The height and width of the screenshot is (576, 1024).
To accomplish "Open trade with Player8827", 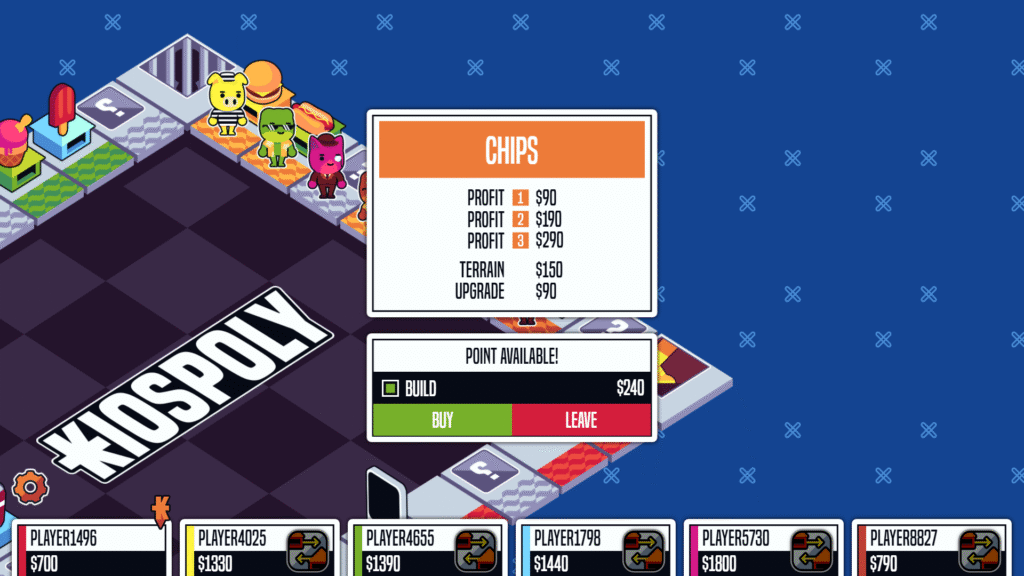I will [x=980, y=550].
